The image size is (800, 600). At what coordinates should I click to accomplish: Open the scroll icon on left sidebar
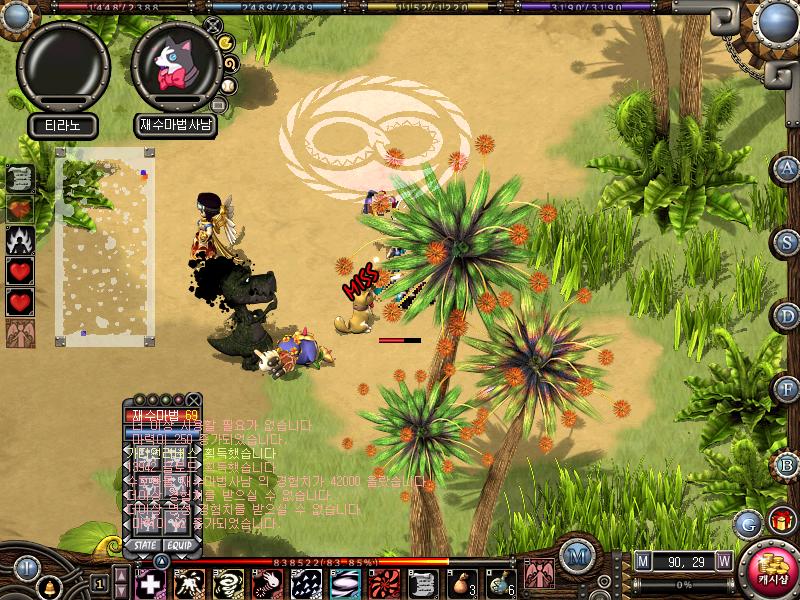click(20, 178)
